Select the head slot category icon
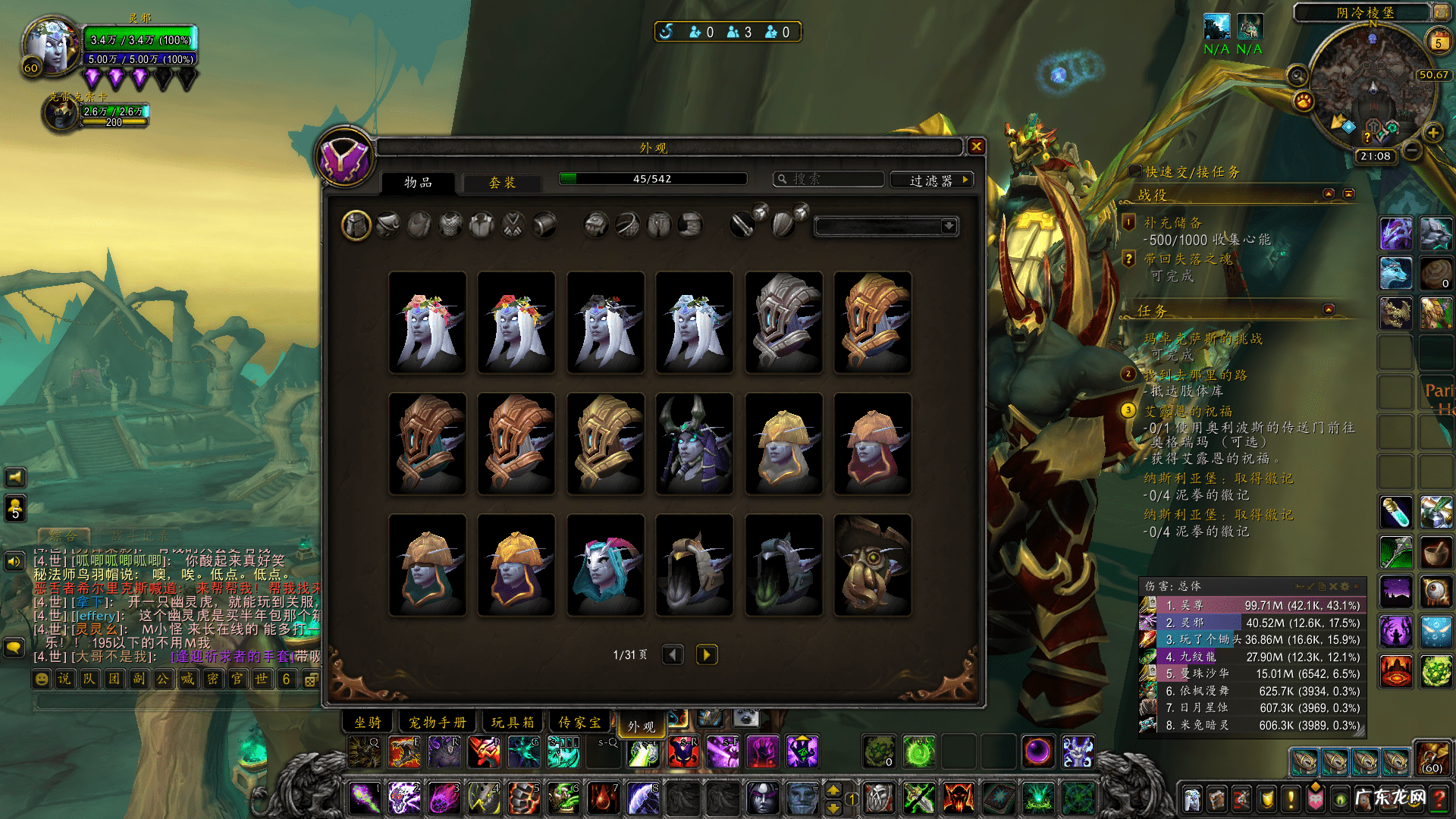Viewport: 1456px width, 819px height. [356, 225]
